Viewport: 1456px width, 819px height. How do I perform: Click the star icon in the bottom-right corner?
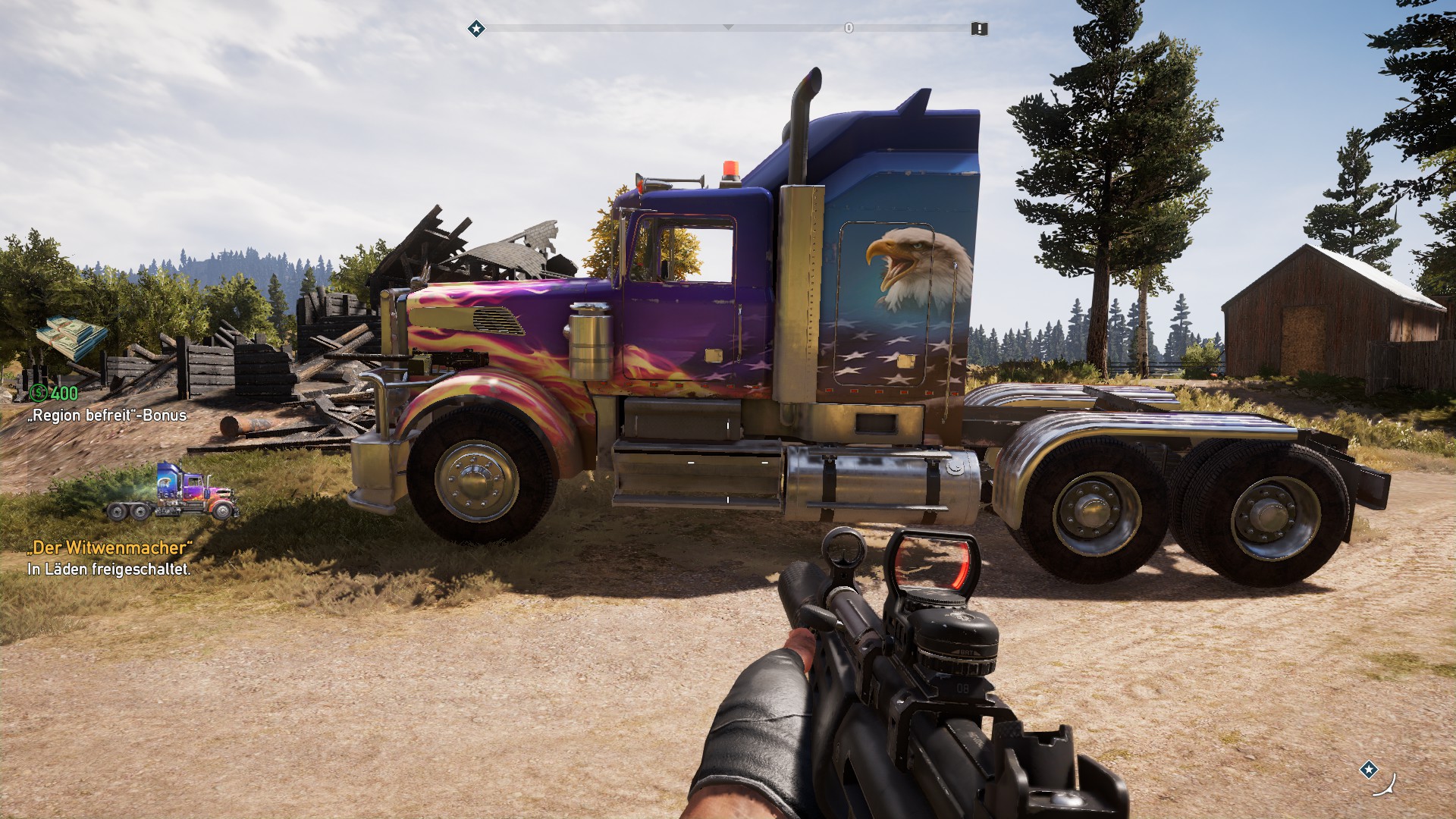tap(1368, 770)
